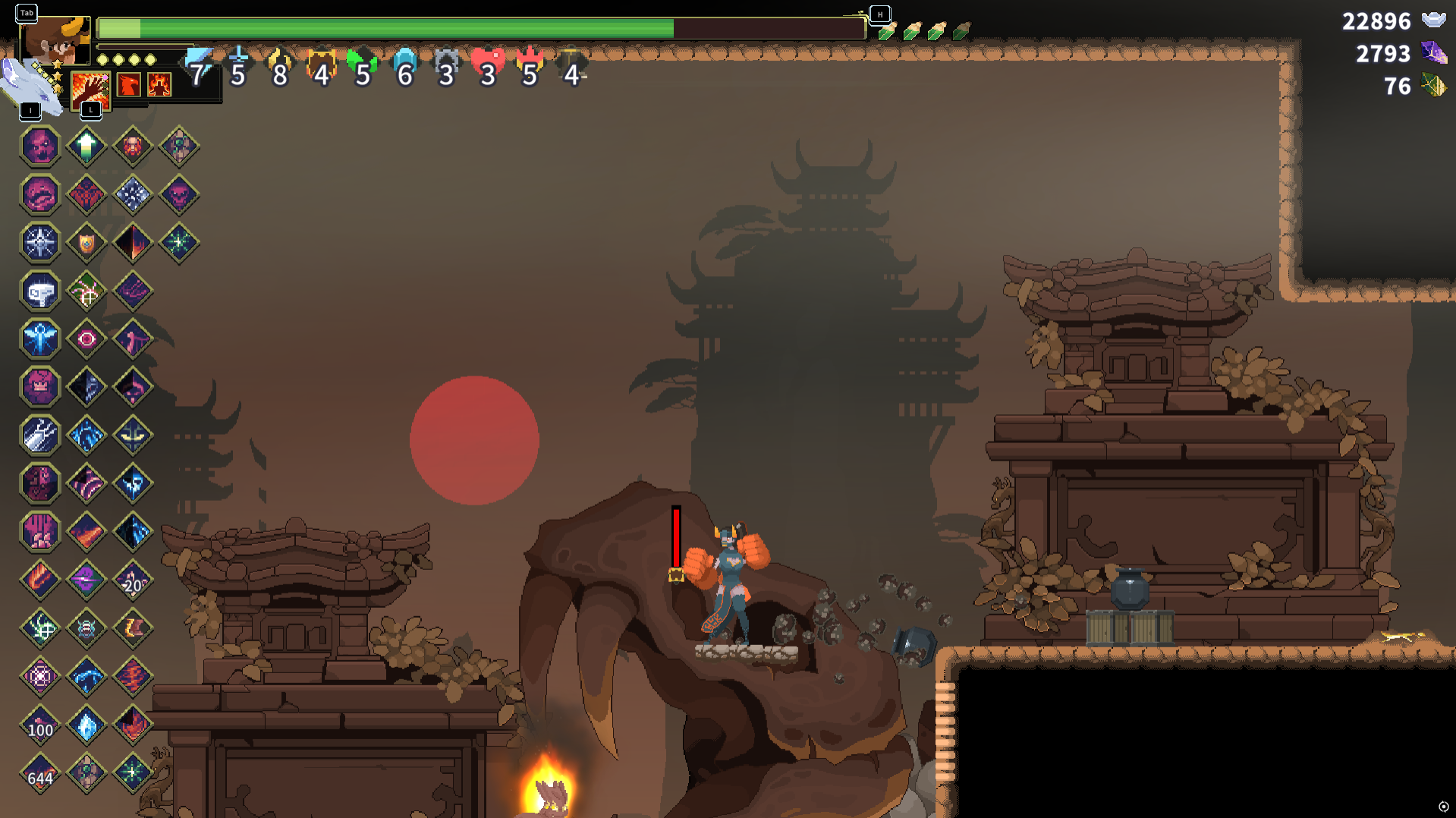Image resolution: width=1456 pixels, height=818 pixels.
Task: Inspect the relic showing 100
Action: (40, 725)
